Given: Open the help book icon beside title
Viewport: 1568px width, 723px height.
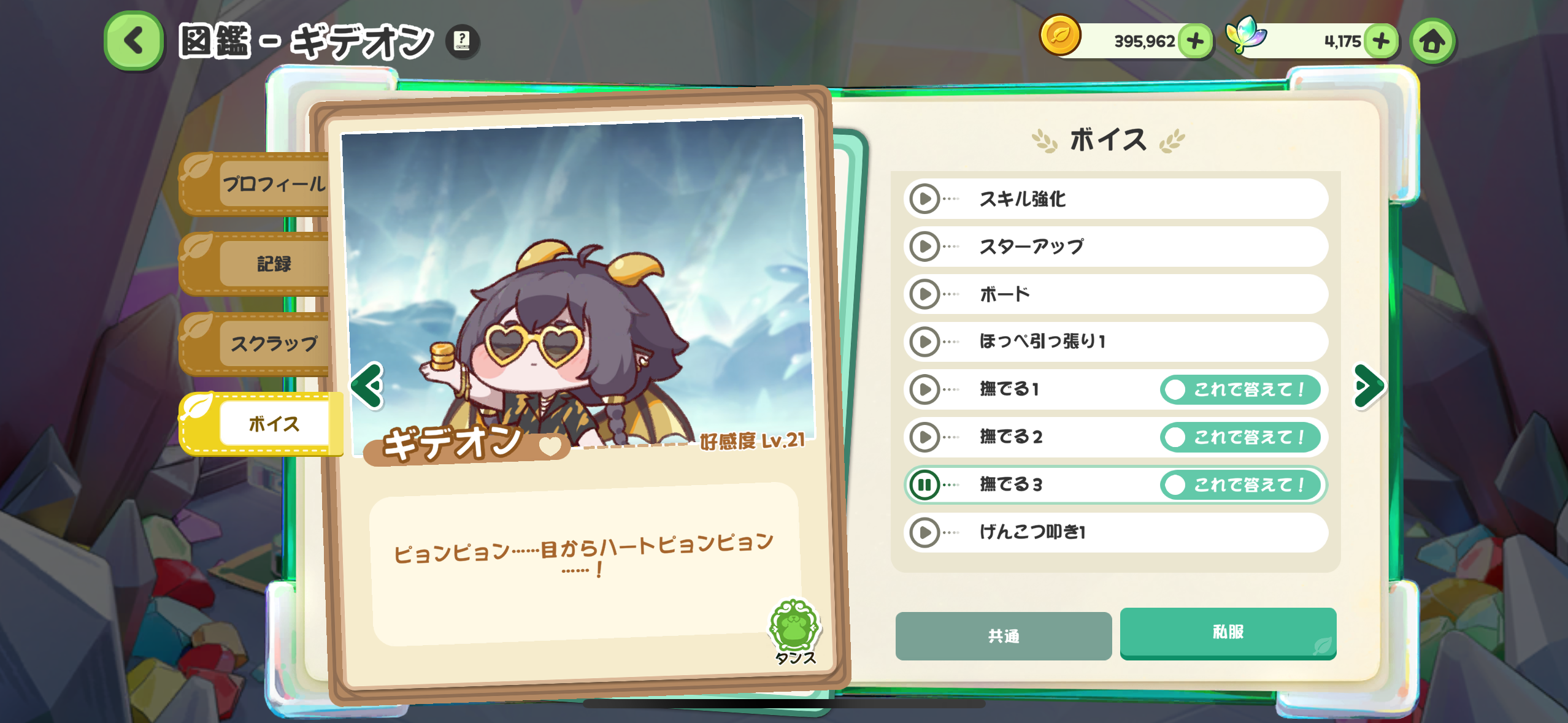Looking at the screenshot, I should point(462,41).
